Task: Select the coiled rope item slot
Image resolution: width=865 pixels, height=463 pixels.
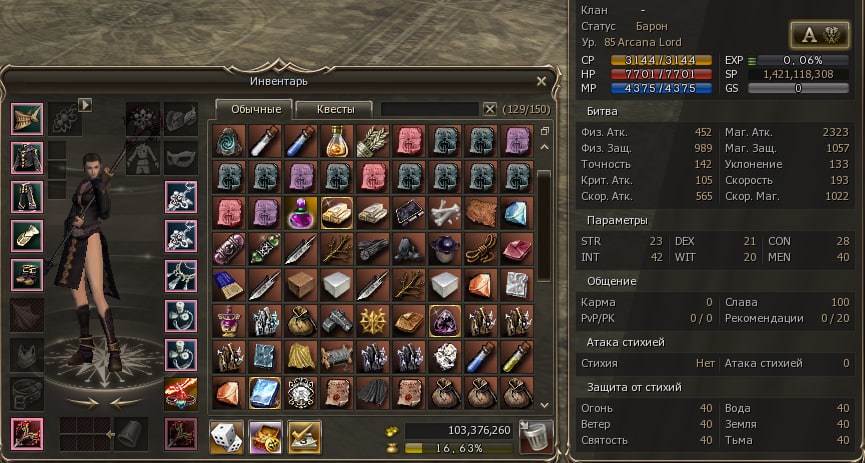Action: pos(481,248)
